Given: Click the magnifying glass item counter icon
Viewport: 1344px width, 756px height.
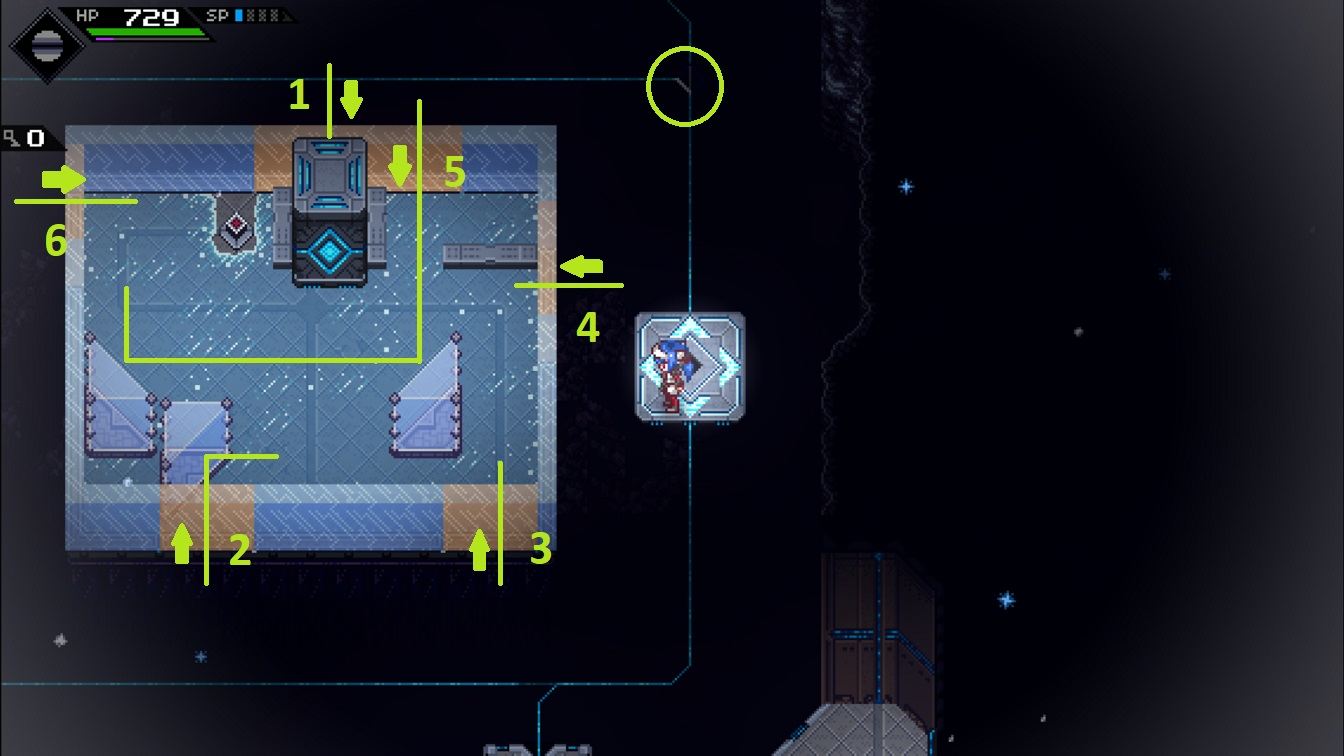Looking at the screenshot, I should click(13, 137).
